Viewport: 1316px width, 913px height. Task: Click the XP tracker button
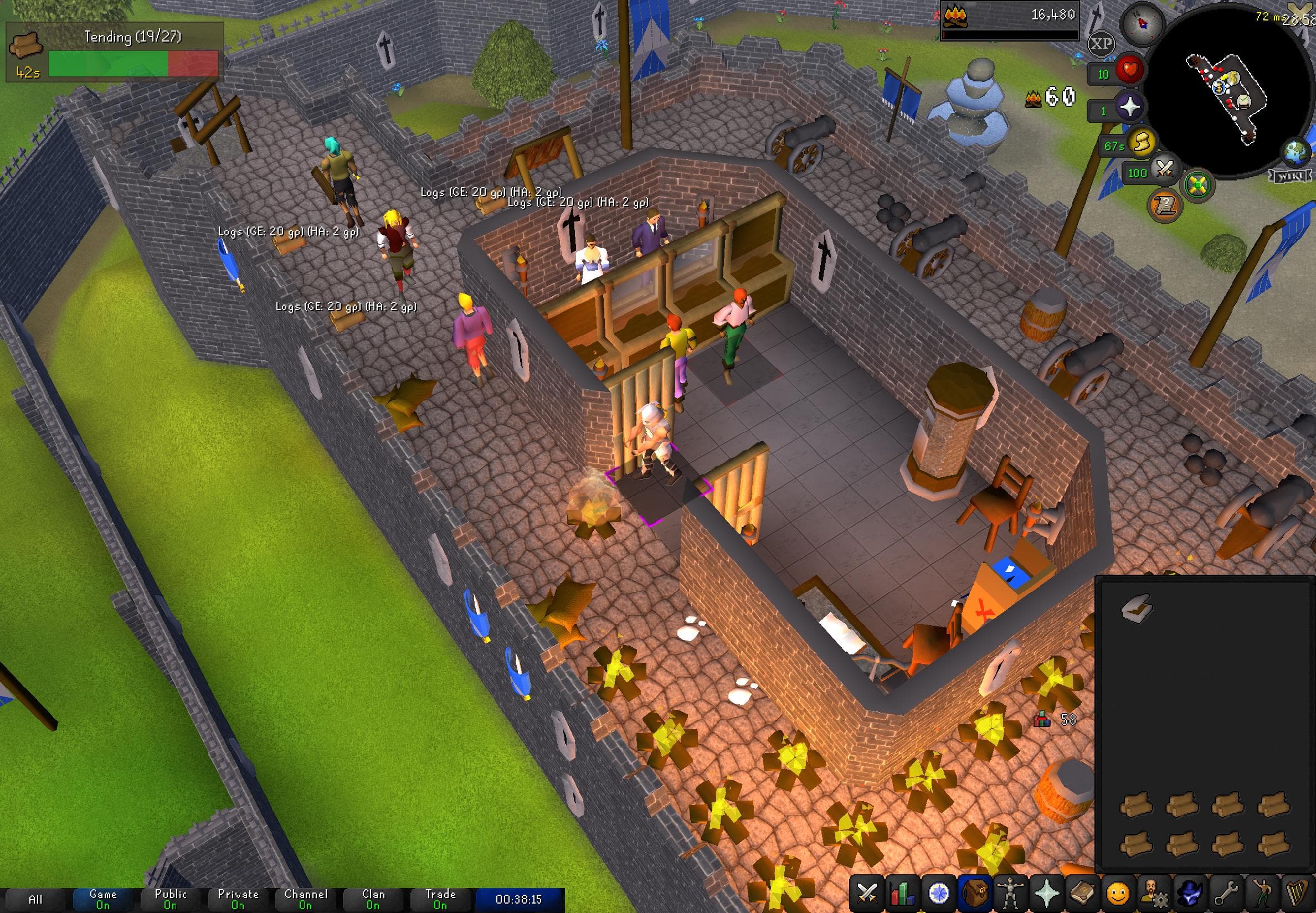(1103, 44)
